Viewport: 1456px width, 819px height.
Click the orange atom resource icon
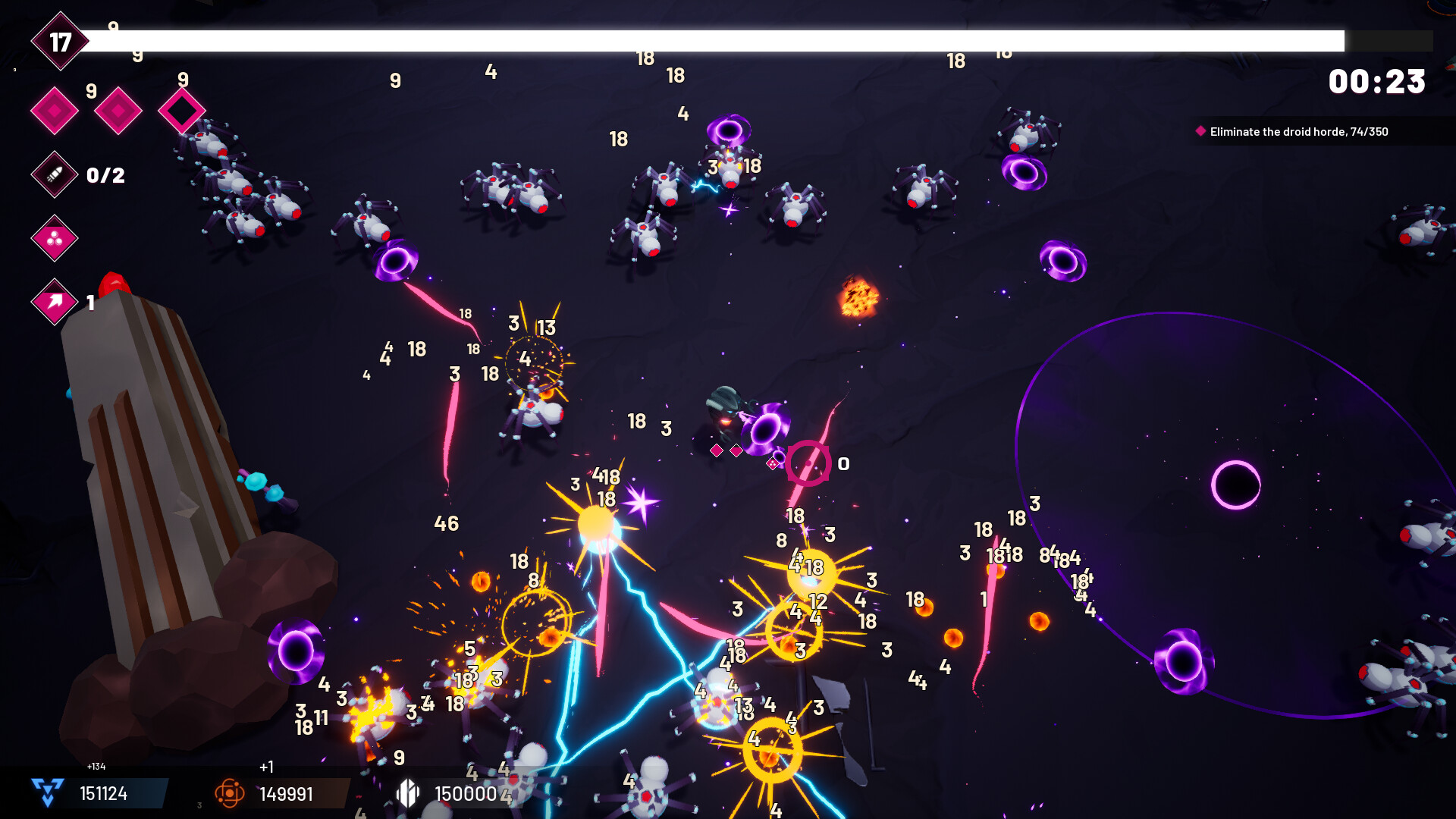[x=229, y=795]
